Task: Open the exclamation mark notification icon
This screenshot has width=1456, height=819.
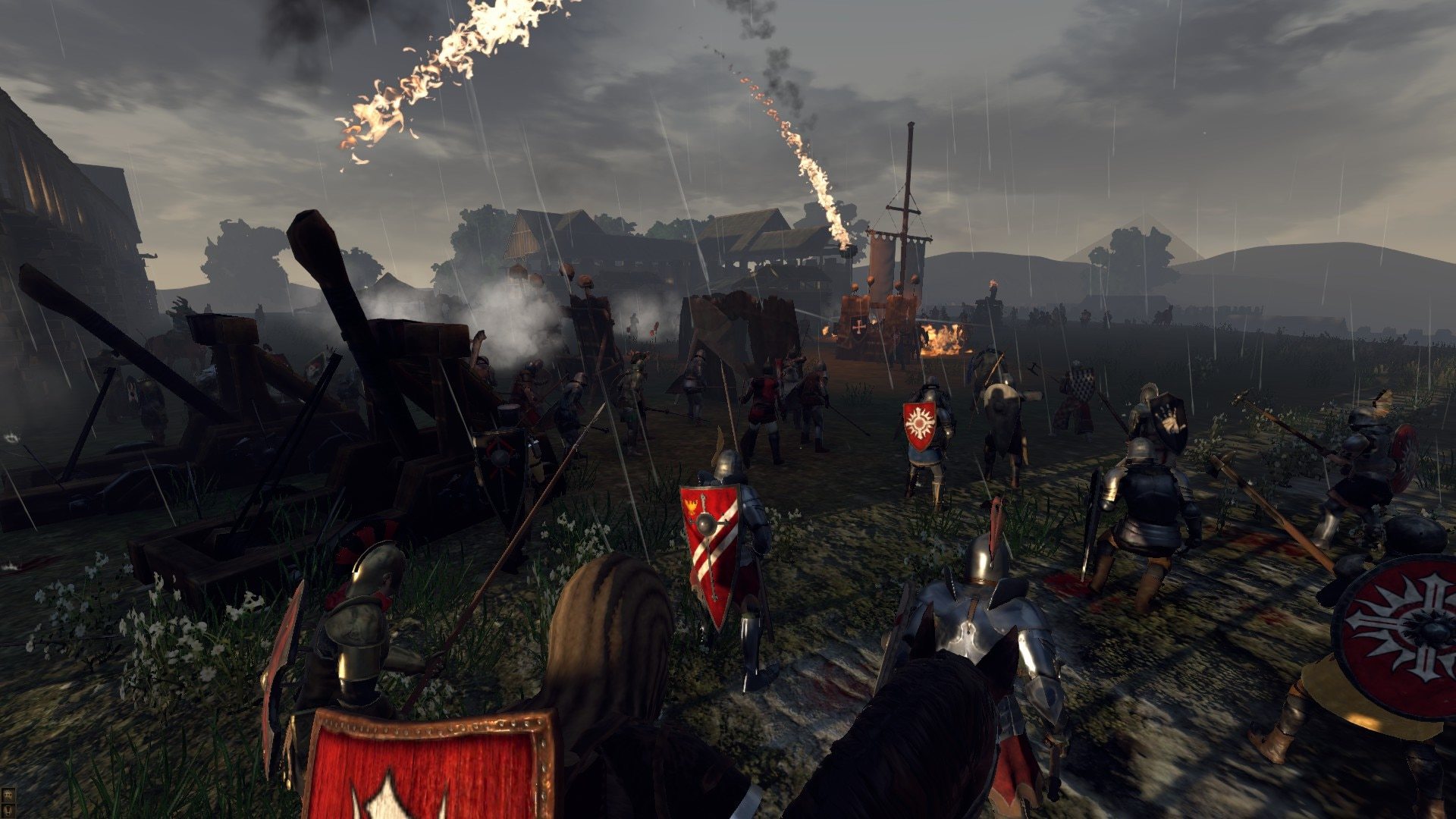Action: tap(8, 811)
